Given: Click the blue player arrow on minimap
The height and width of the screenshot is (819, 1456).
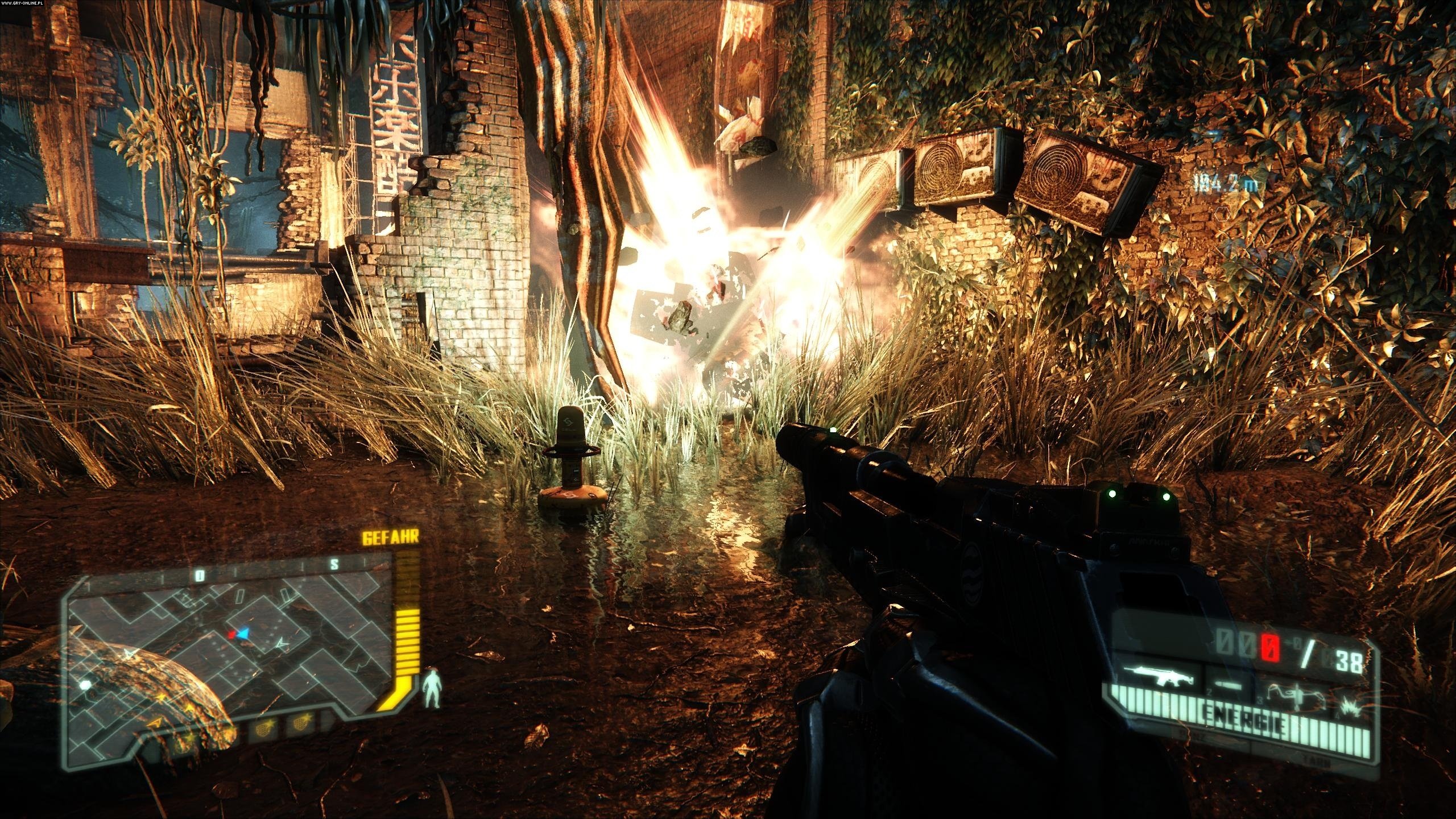Looking at the screenshot, I should coord(243,633).
